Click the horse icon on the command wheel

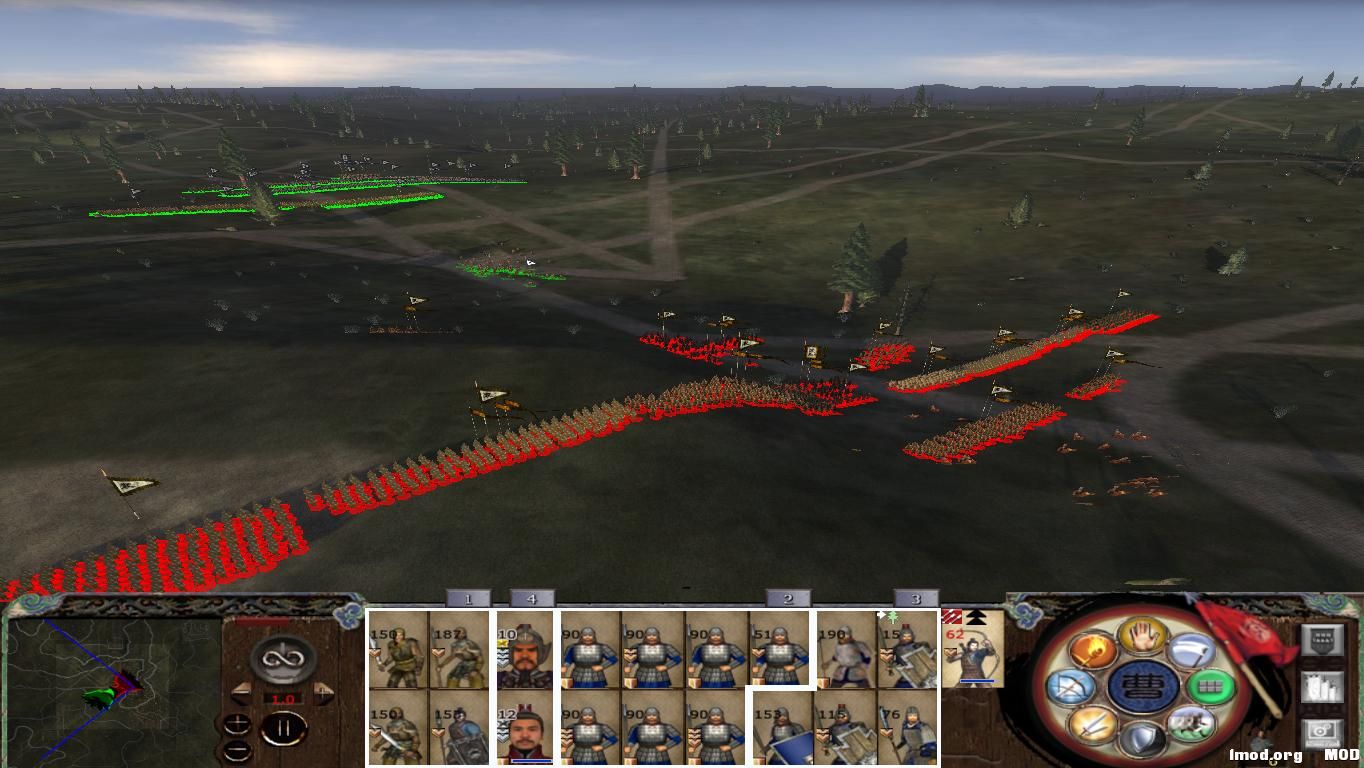tap(1192, 725)
